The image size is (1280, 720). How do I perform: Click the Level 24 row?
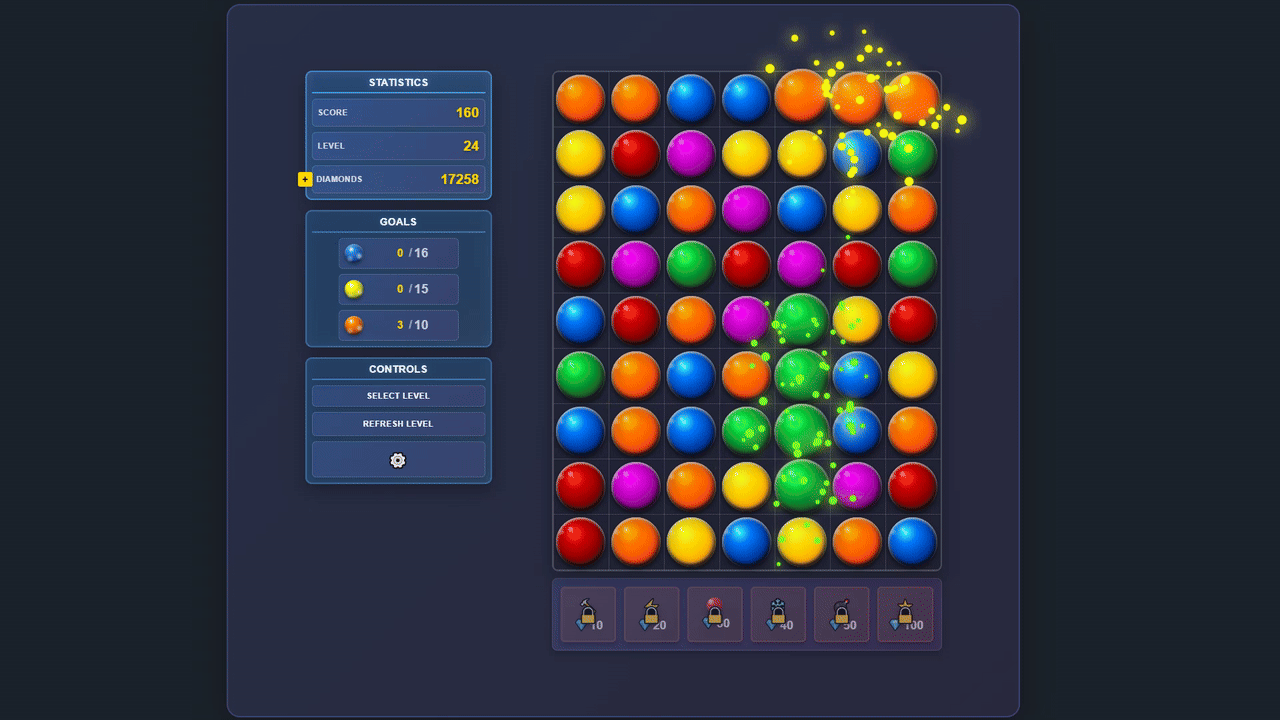point(398,145)
